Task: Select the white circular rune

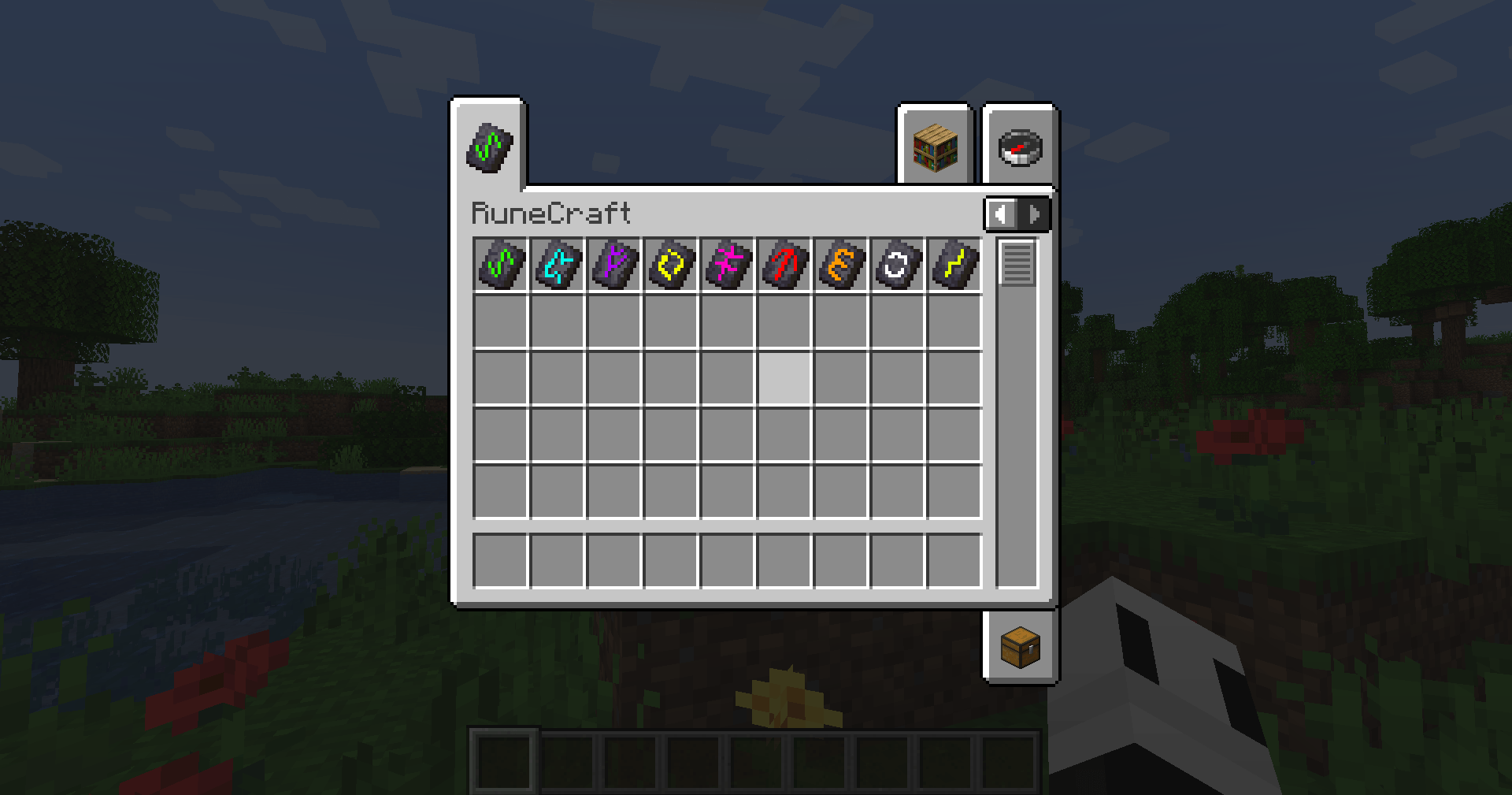Action: coord(898,265)
